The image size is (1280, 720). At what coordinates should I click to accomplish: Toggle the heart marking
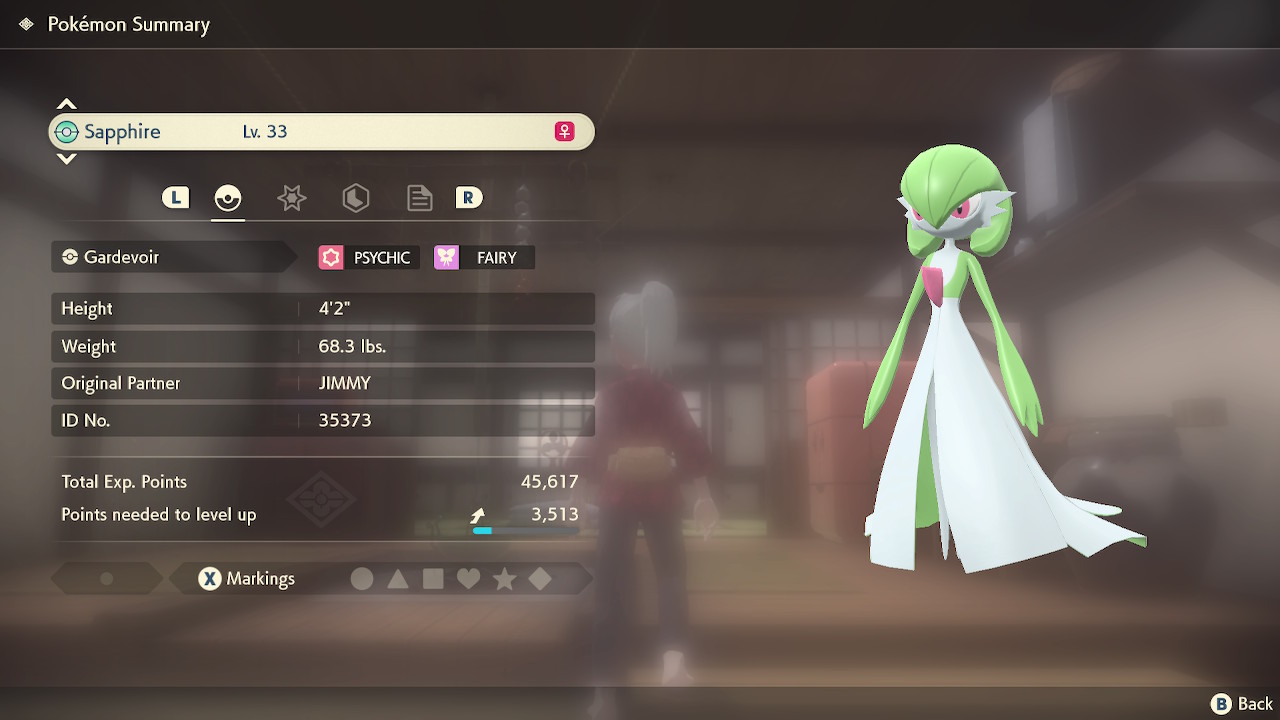click(468, 579)
